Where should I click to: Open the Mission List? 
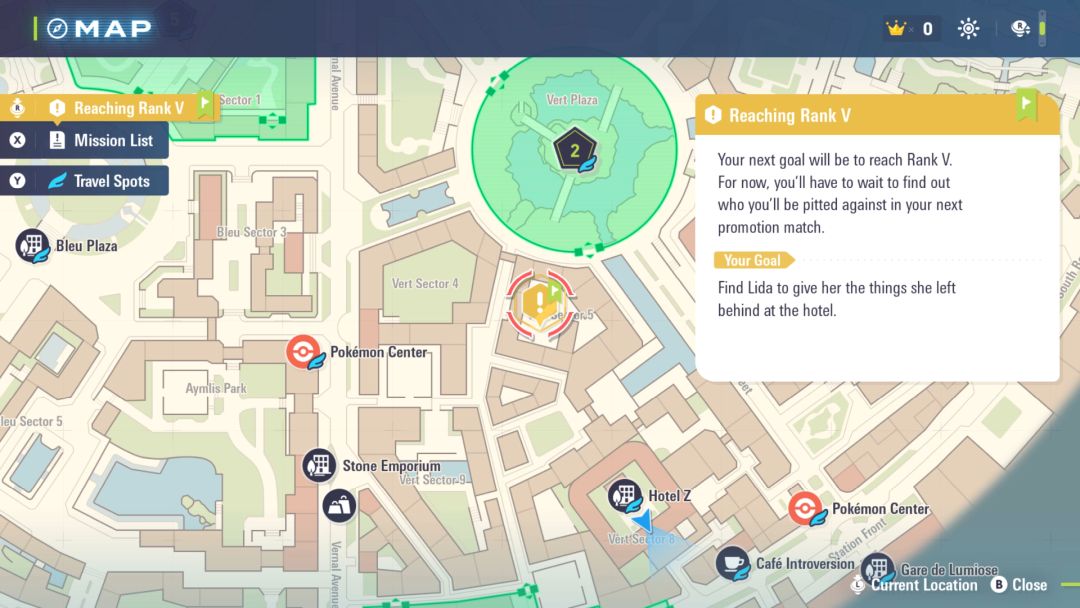100,141
